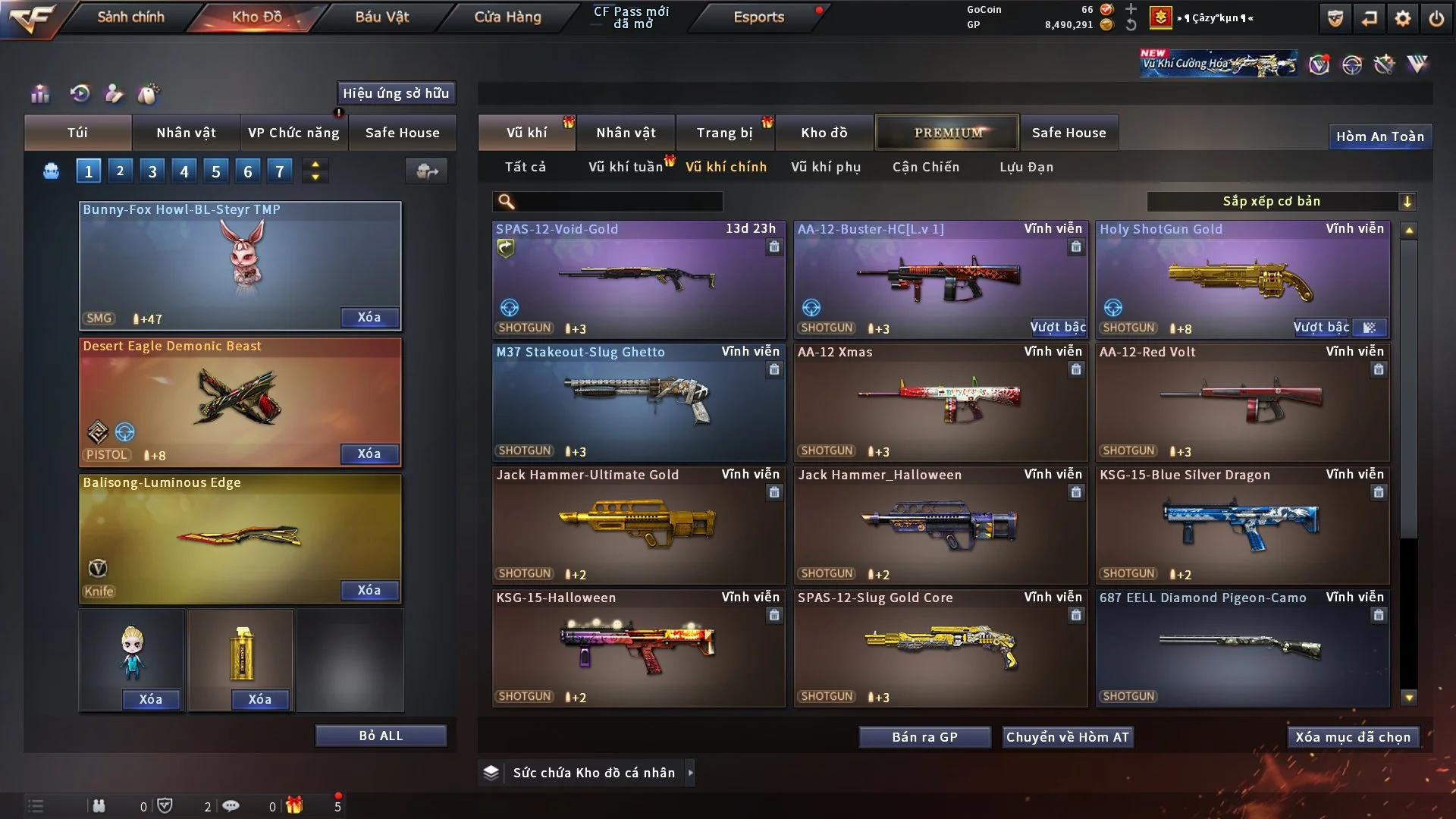The width and height of the screenshot is (1456, 819).
Task: Select bag preset number 3
Action: tap(152, 171)
